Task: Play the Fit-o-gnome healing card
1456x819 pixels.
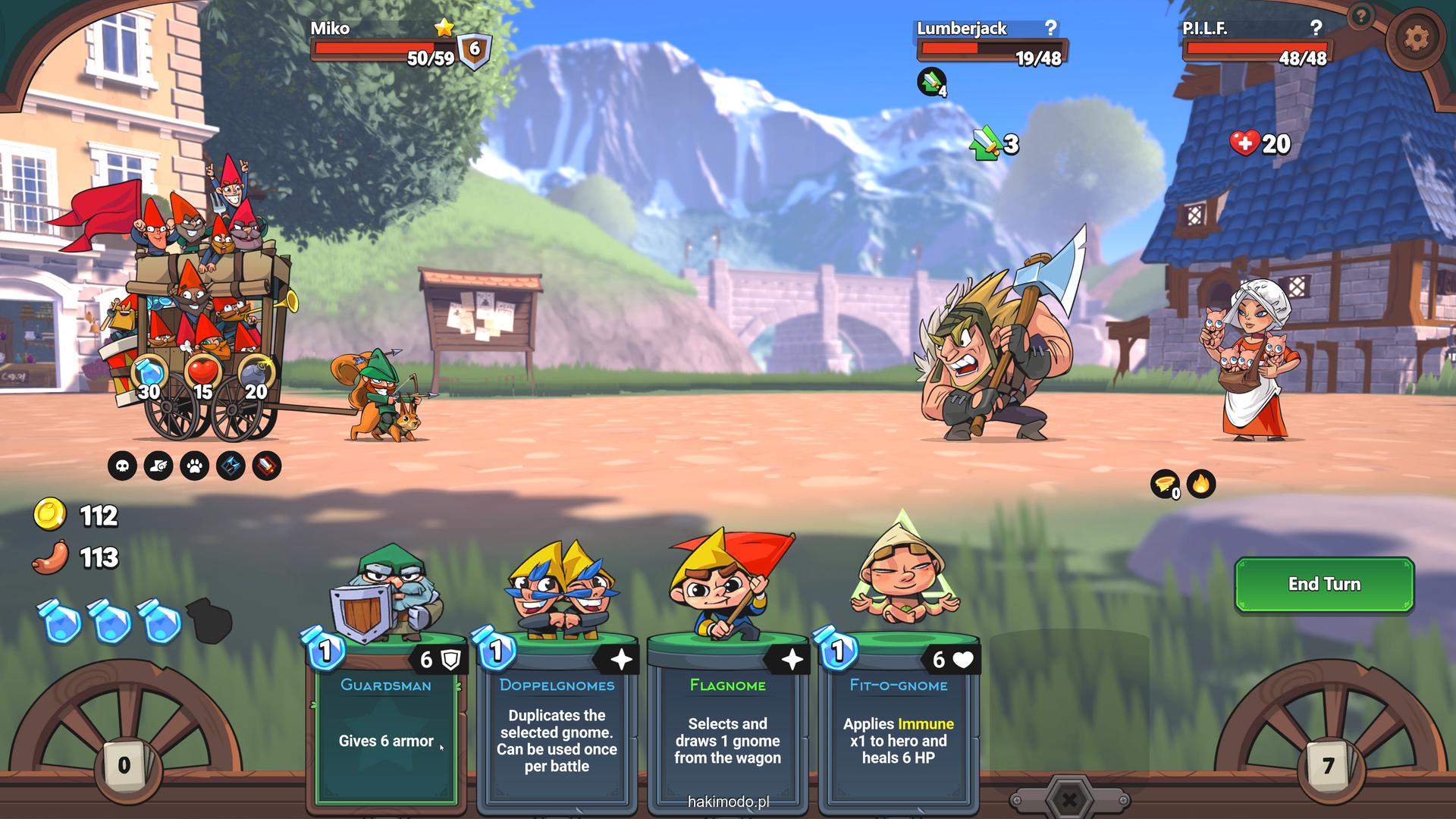Action: pyautogui.click(x=898, y=720)
